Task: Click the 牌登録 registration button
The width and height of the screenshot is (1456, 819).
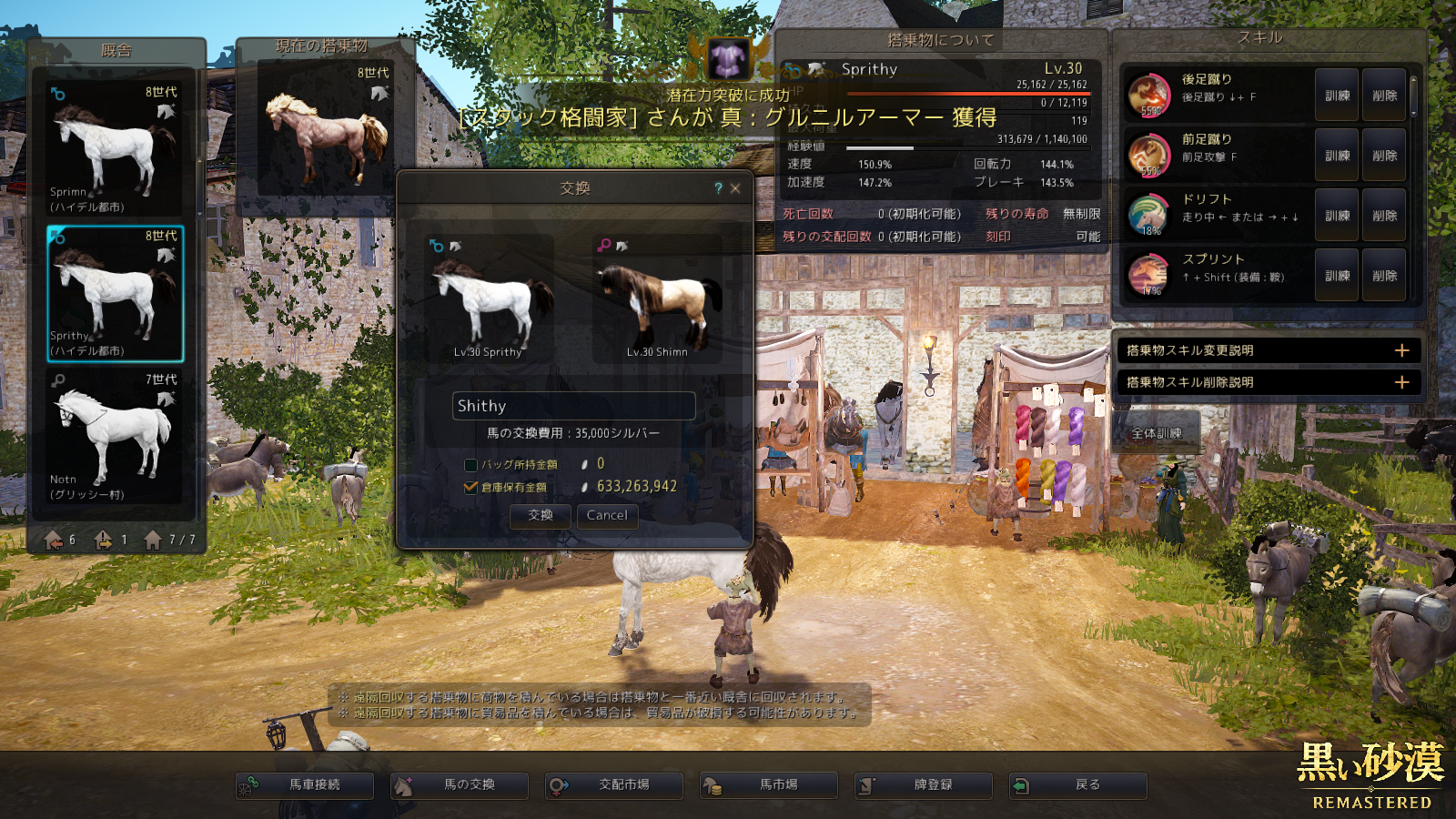Action: tap(924, 784)
